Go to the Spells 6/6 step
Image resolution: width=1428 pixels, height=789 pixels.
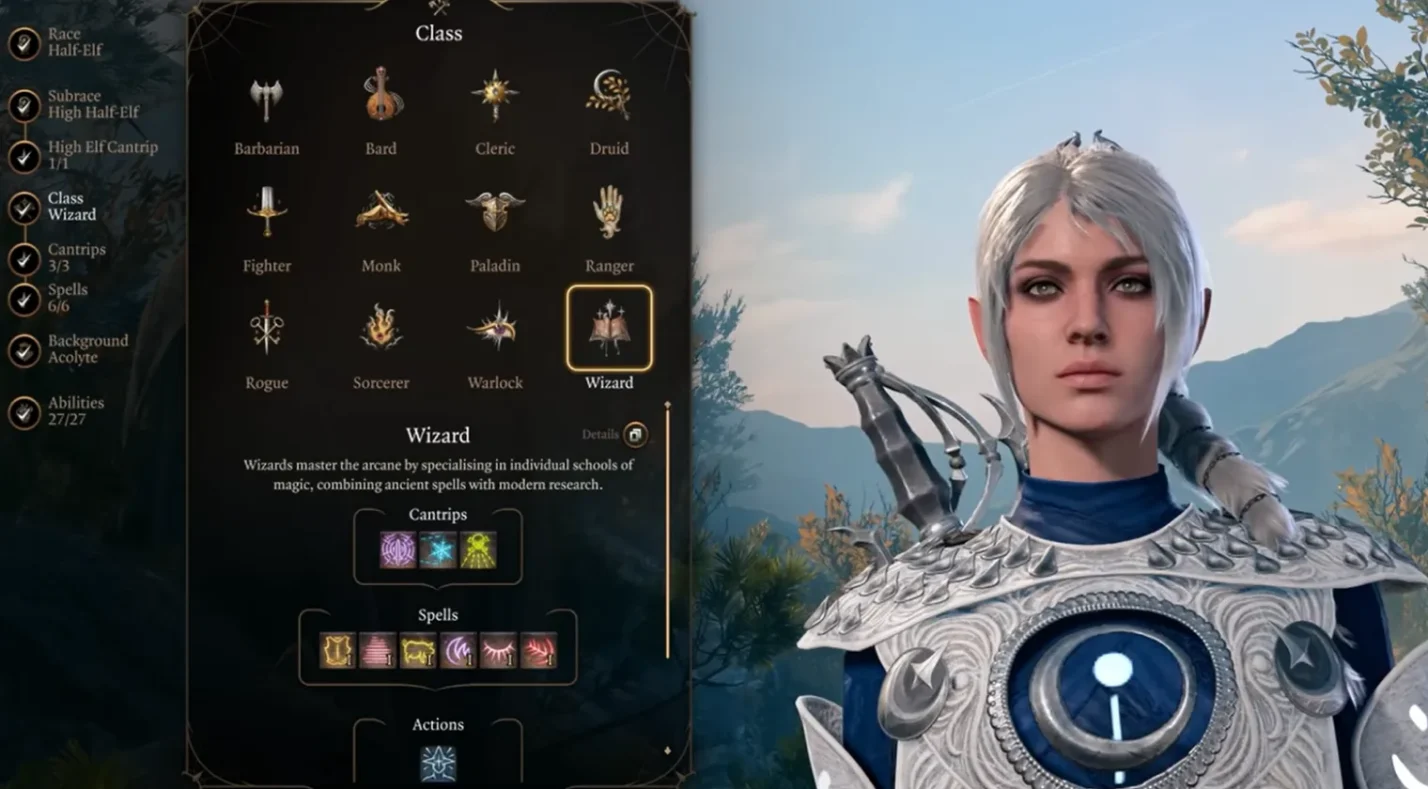(x=25, y=299)
